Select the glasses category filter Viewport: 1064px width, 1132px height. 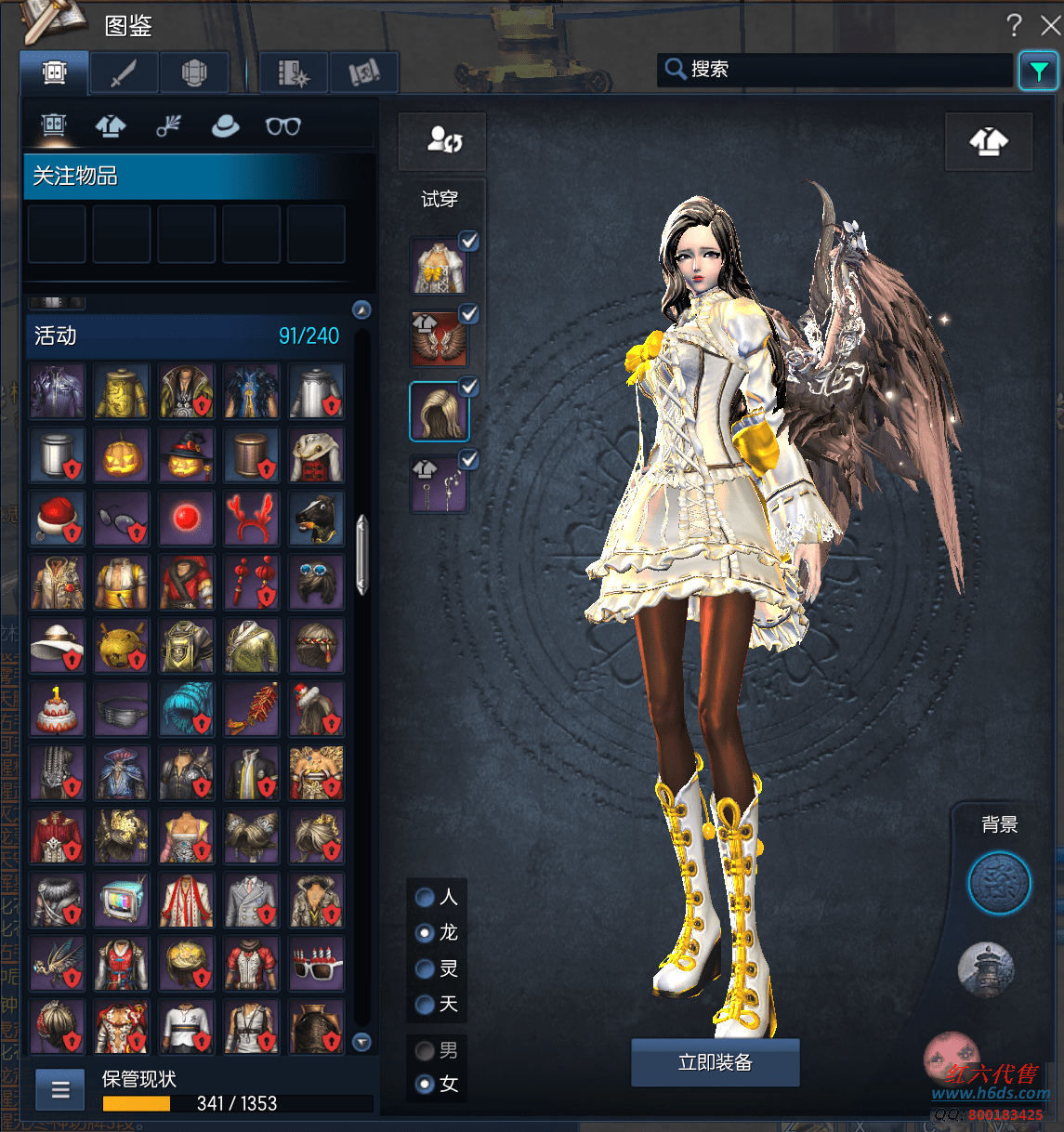tap(282, 126)
